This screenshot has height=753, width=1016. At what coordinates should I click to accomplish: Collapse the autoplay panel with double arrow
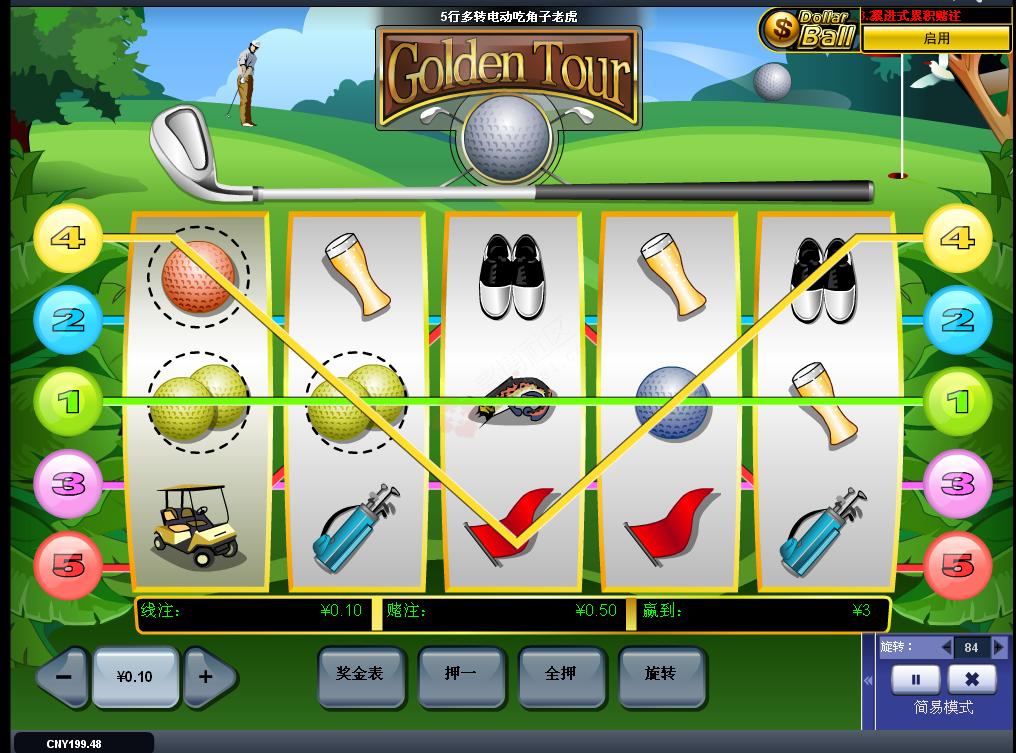pos(868,680)
